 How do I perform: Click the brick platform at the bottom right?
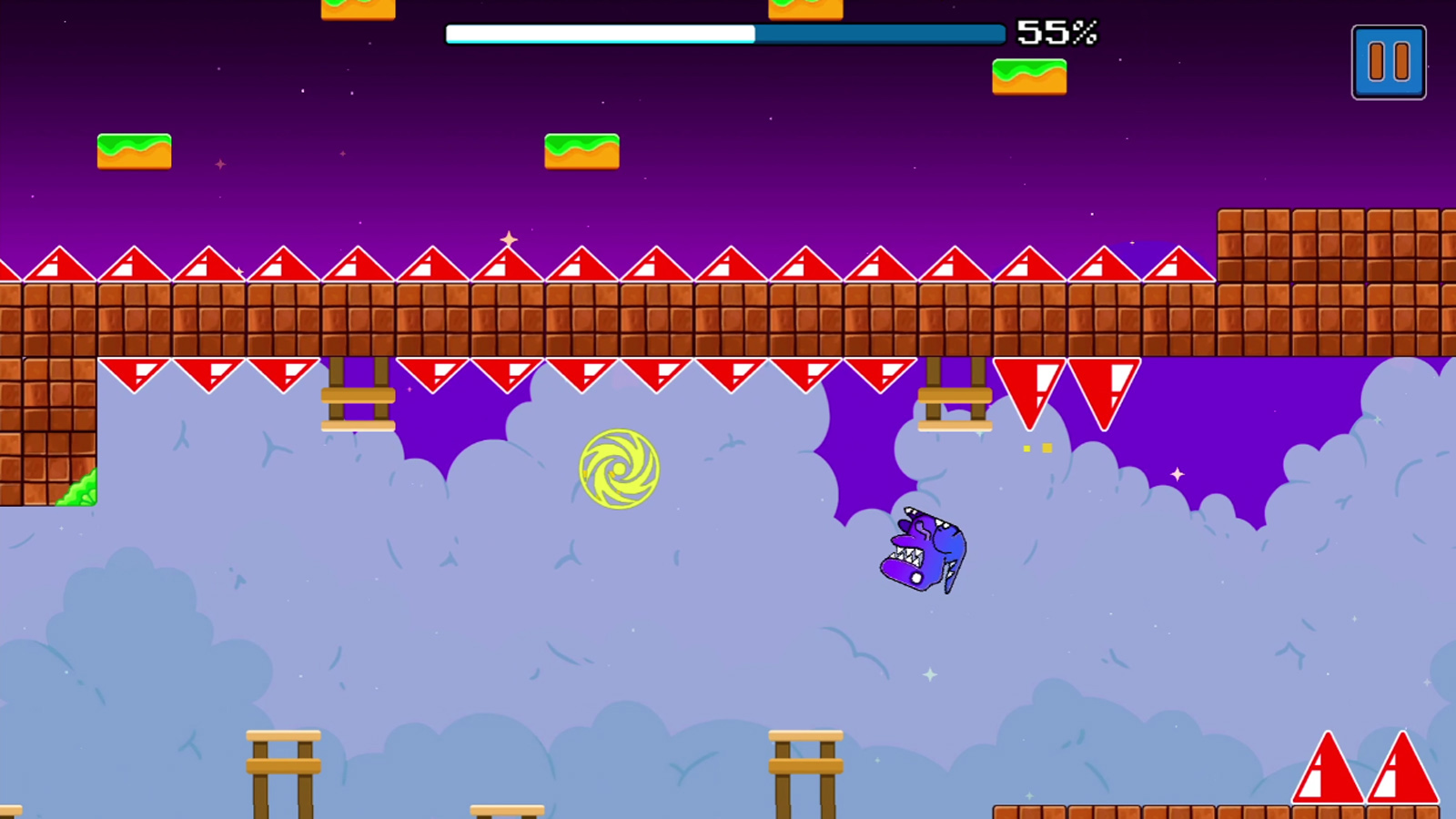(1137, 810)
